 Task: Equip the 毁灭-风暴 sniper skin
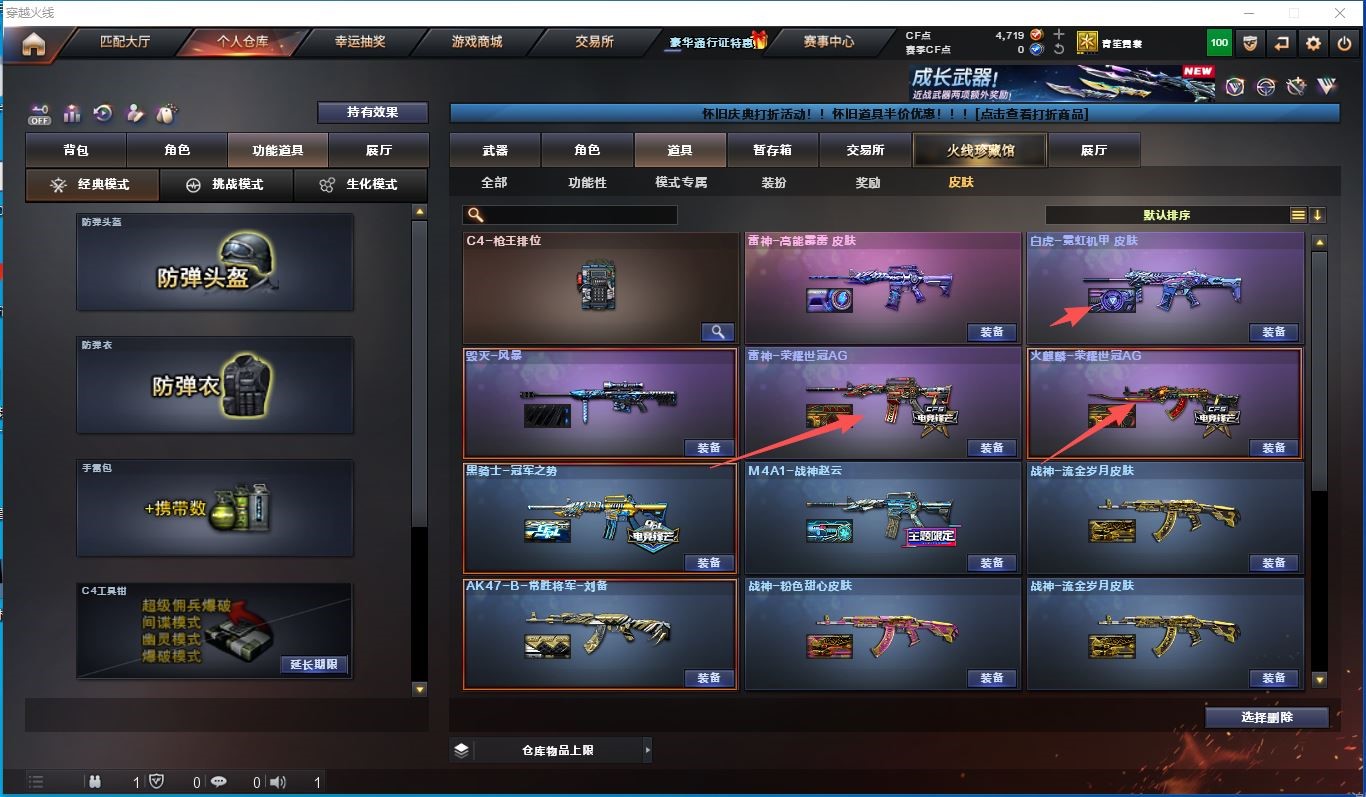click(708, 448)
